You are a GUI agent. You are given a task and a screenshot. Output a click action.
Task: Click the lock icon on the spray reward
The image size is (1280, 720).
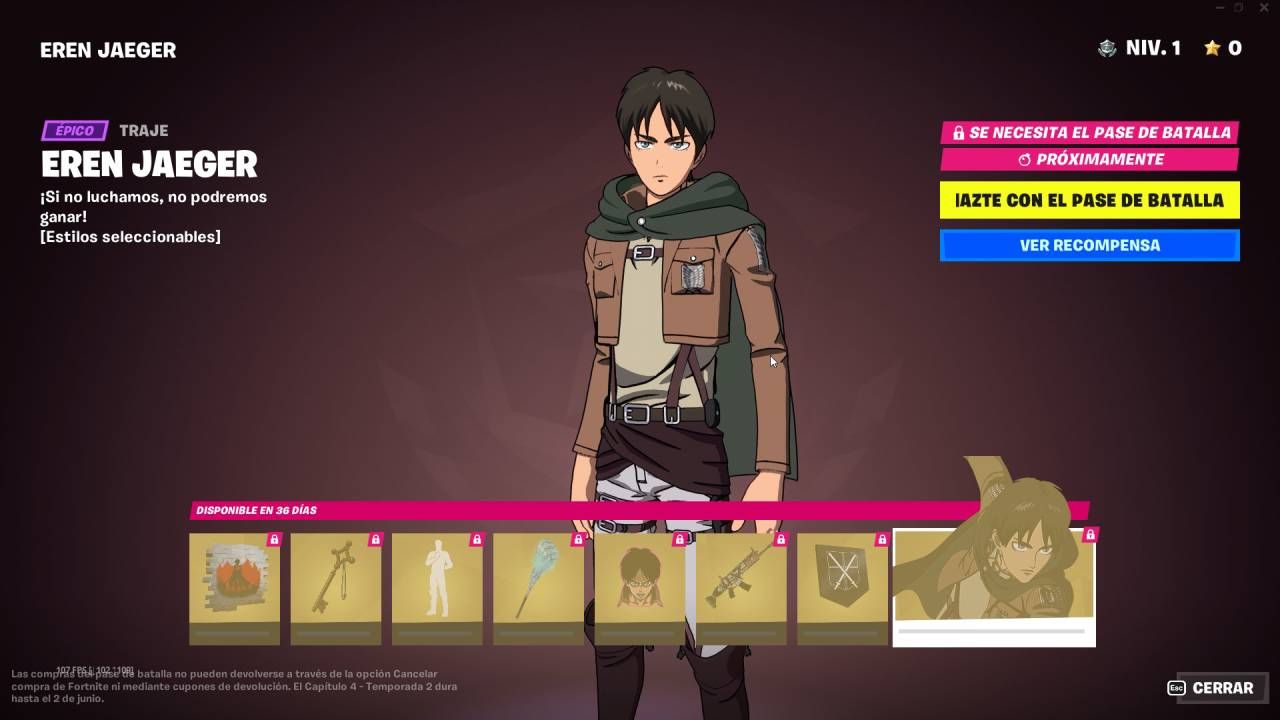[x=273, y=541]
